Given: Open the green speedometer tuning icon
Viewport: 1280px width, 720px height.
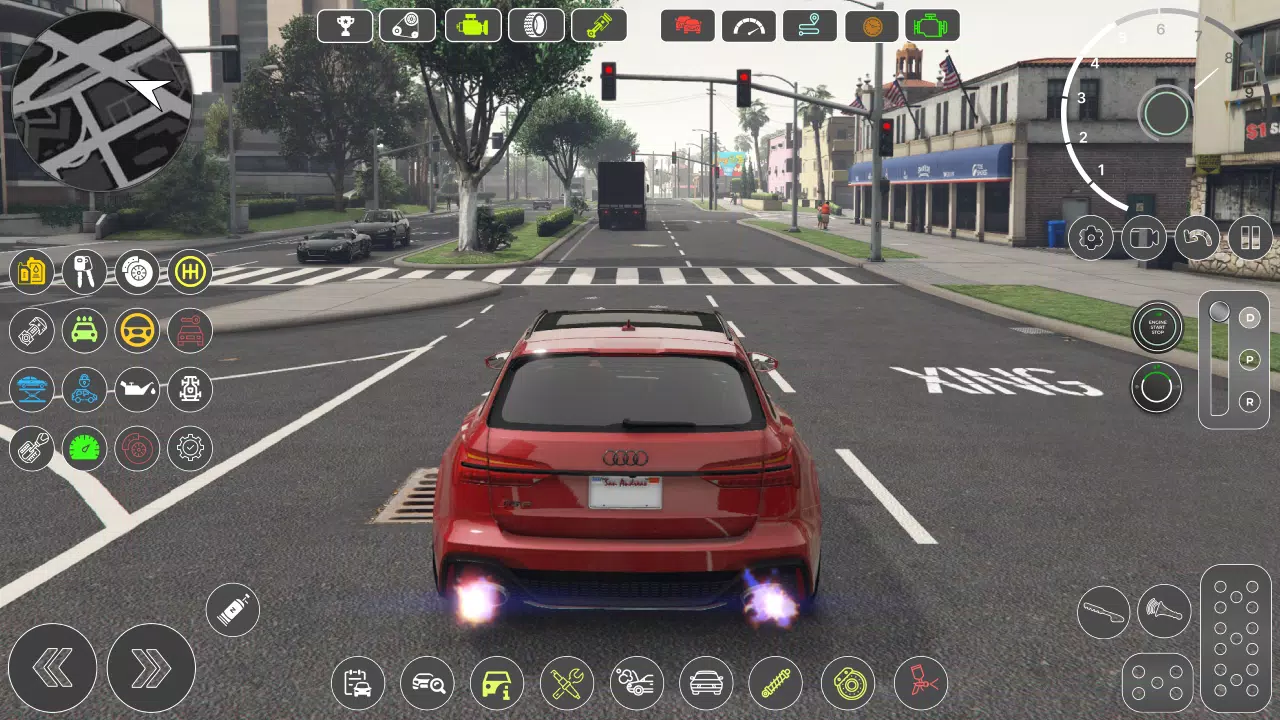Looking at the screenshot, I should [x=84, y=448].
